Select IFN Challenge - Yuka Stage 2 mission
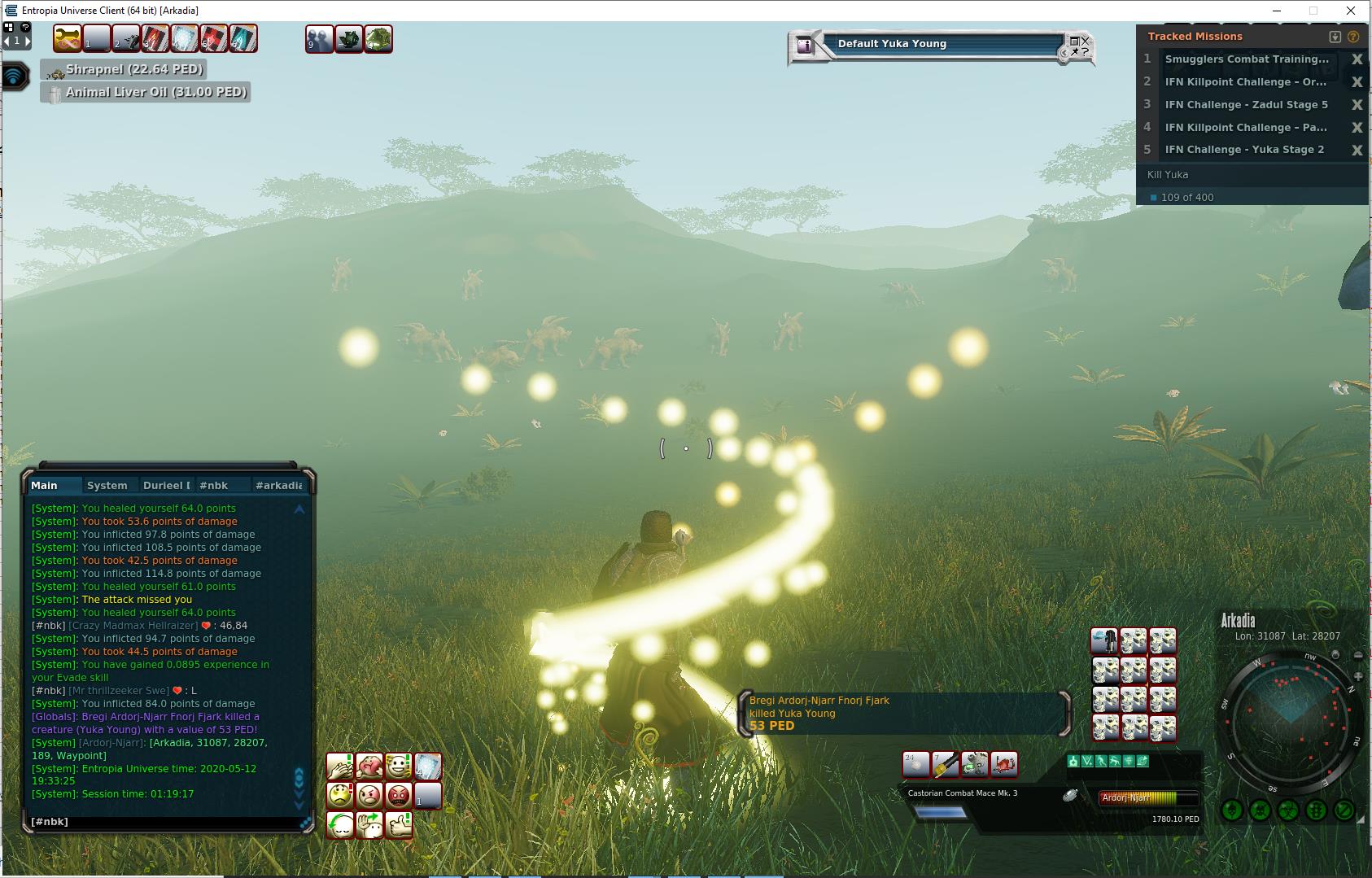This screenshot has width=1372, height=878. [x=1244, y=150]
